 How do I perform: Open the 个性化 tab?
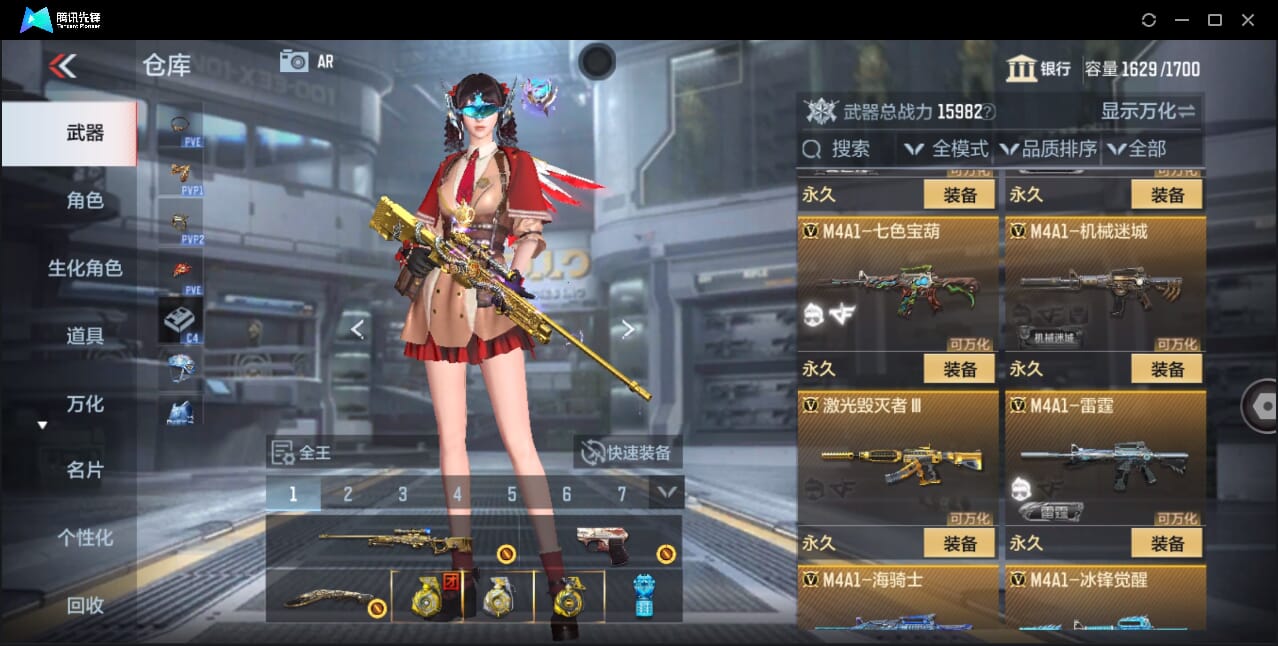coord(85,538)
